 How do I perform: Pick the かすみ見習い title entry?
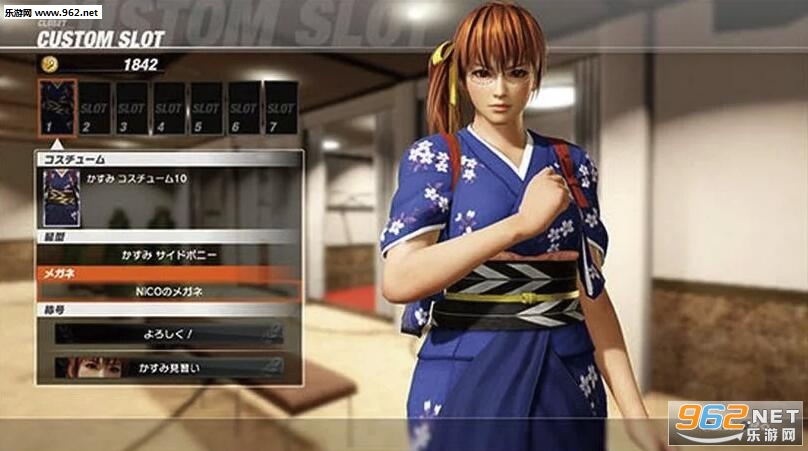[x=168, y=367]
